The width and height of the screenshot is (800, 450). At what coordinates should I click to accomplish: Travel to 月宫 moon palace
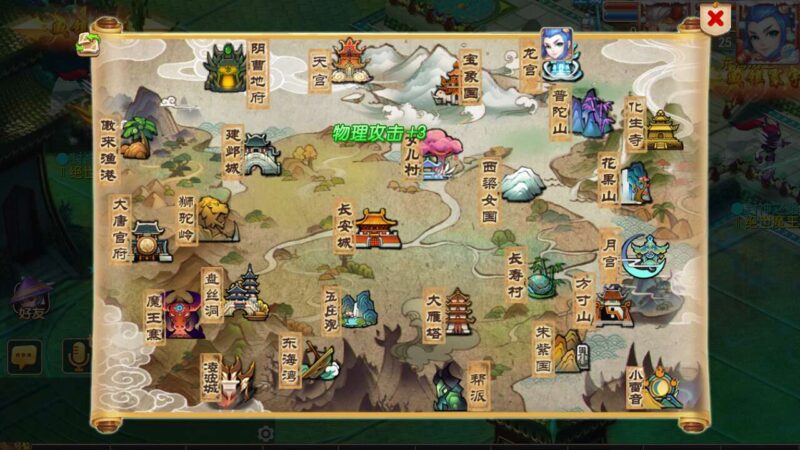click(x=643, y=255)
